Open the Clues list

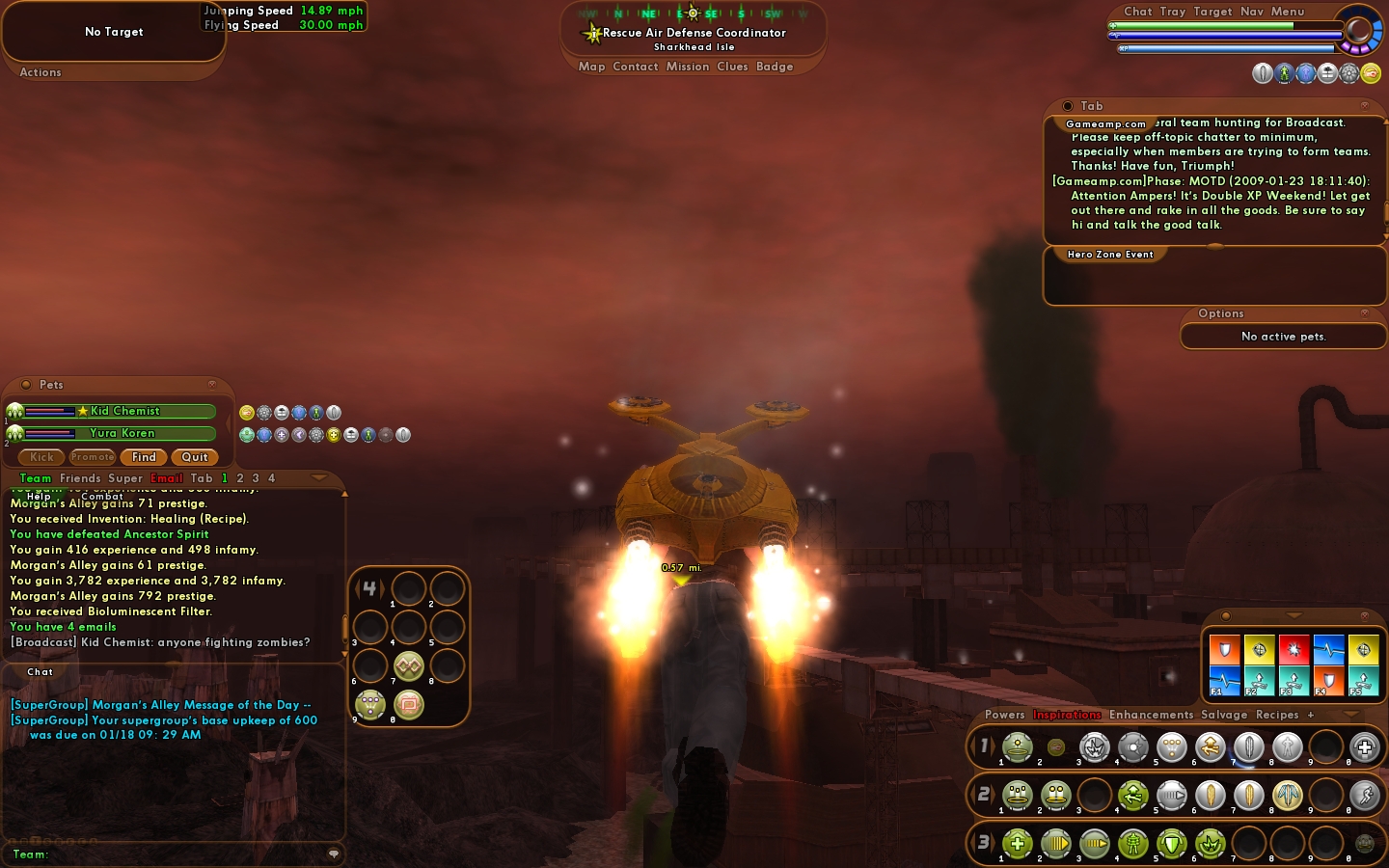(x=732, y=67)
